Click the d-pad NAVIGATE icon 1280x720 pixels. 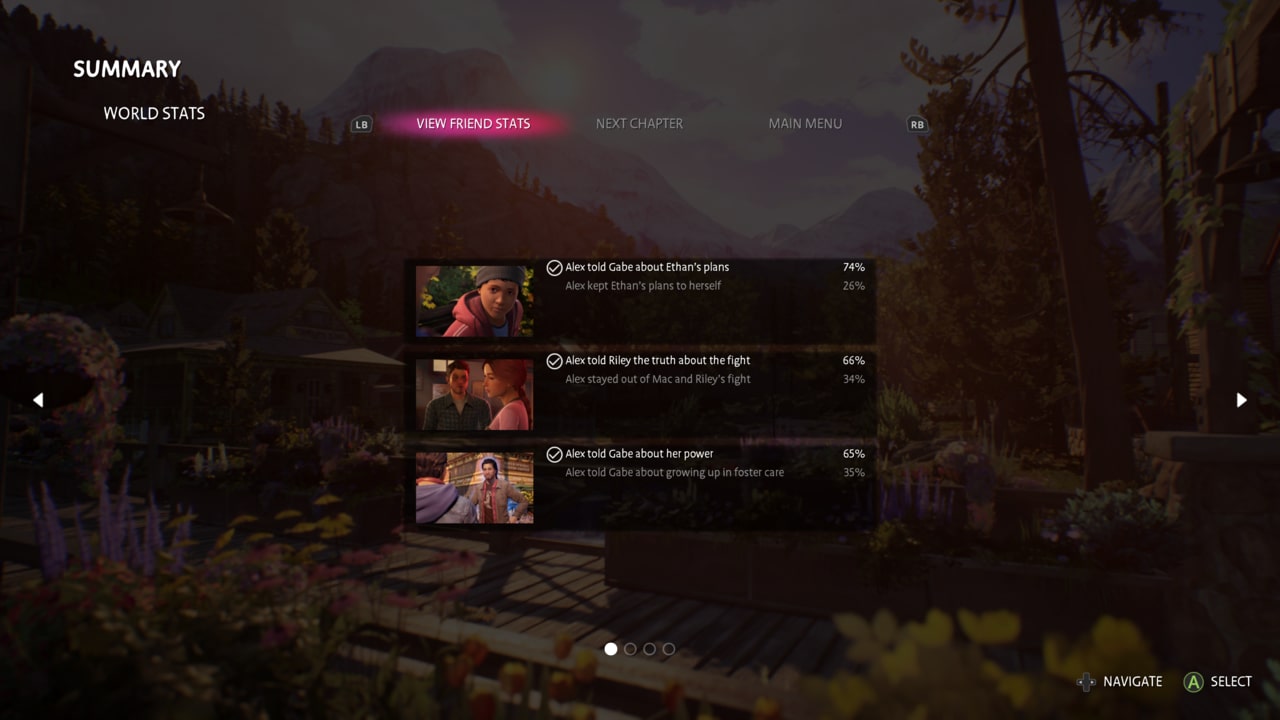coord(1086,681)
